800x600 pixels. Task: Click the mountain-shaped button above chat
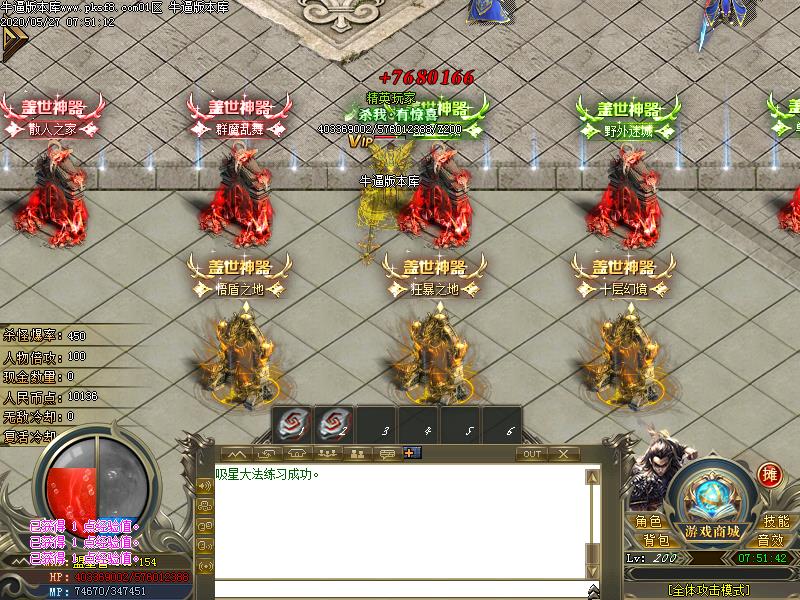point(236,454)
